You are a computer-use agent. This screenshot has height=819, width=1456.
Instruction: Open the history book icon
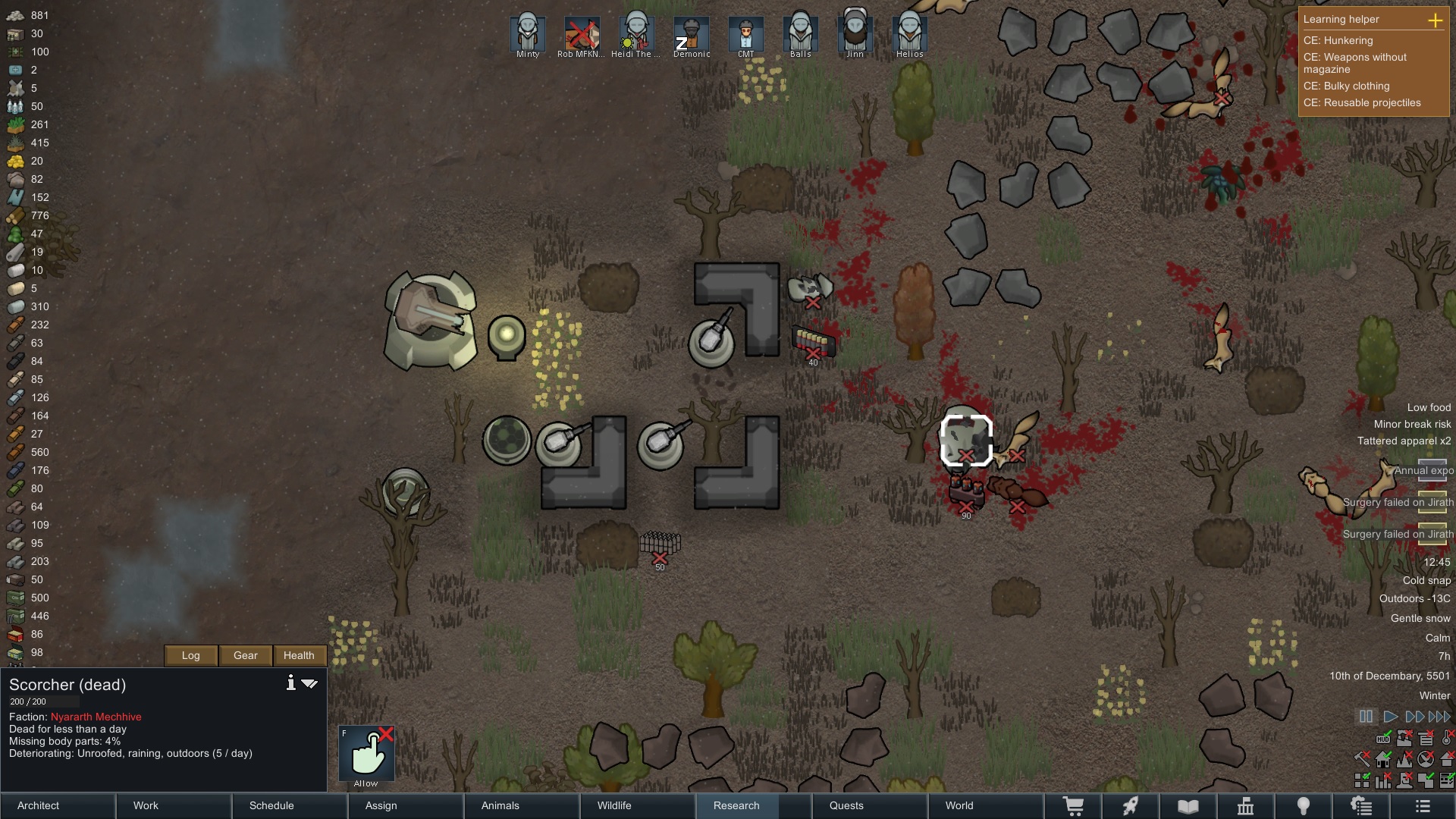coord(1186,806)
